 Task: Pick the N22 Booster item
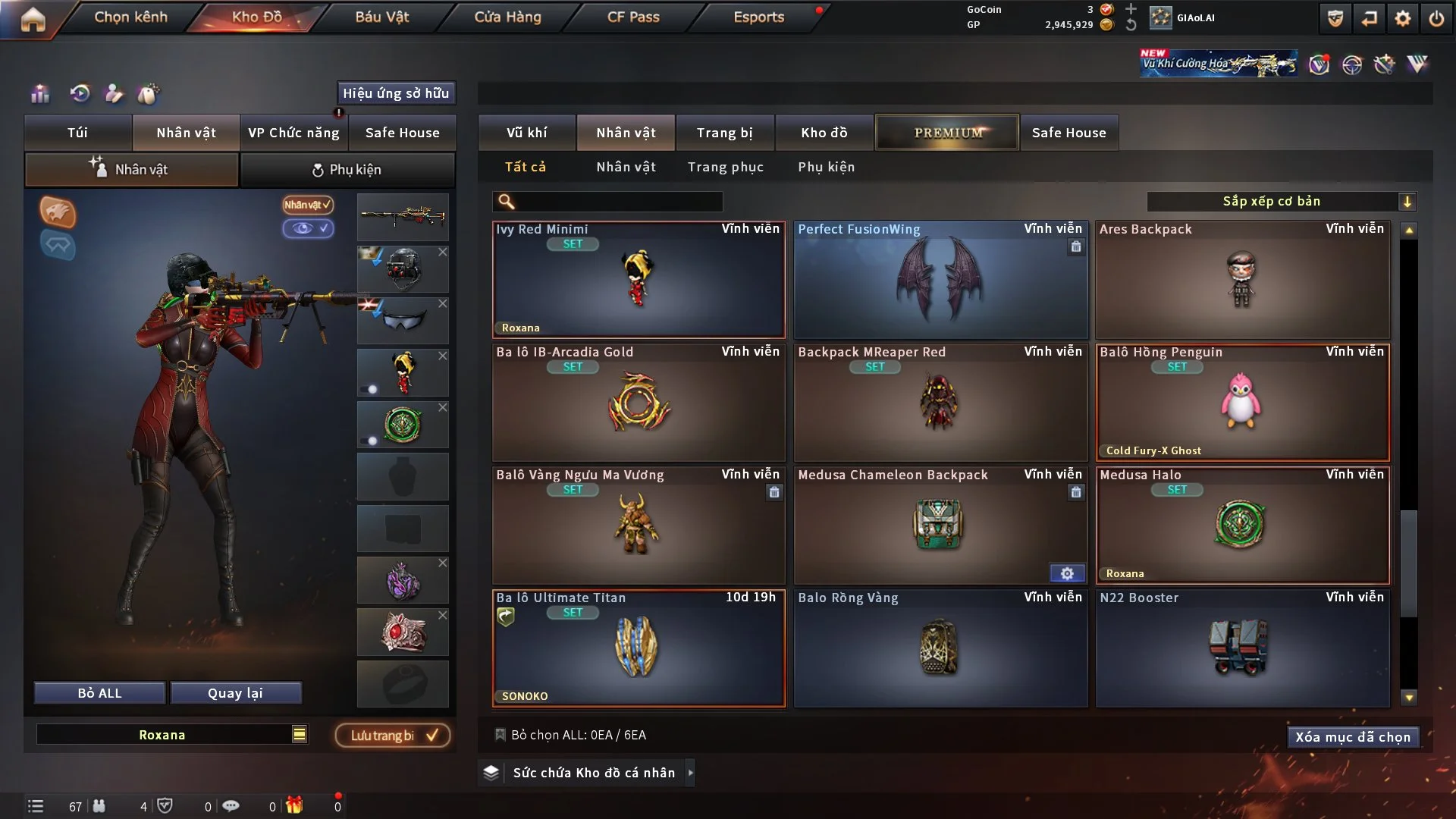click(1242, 649)
